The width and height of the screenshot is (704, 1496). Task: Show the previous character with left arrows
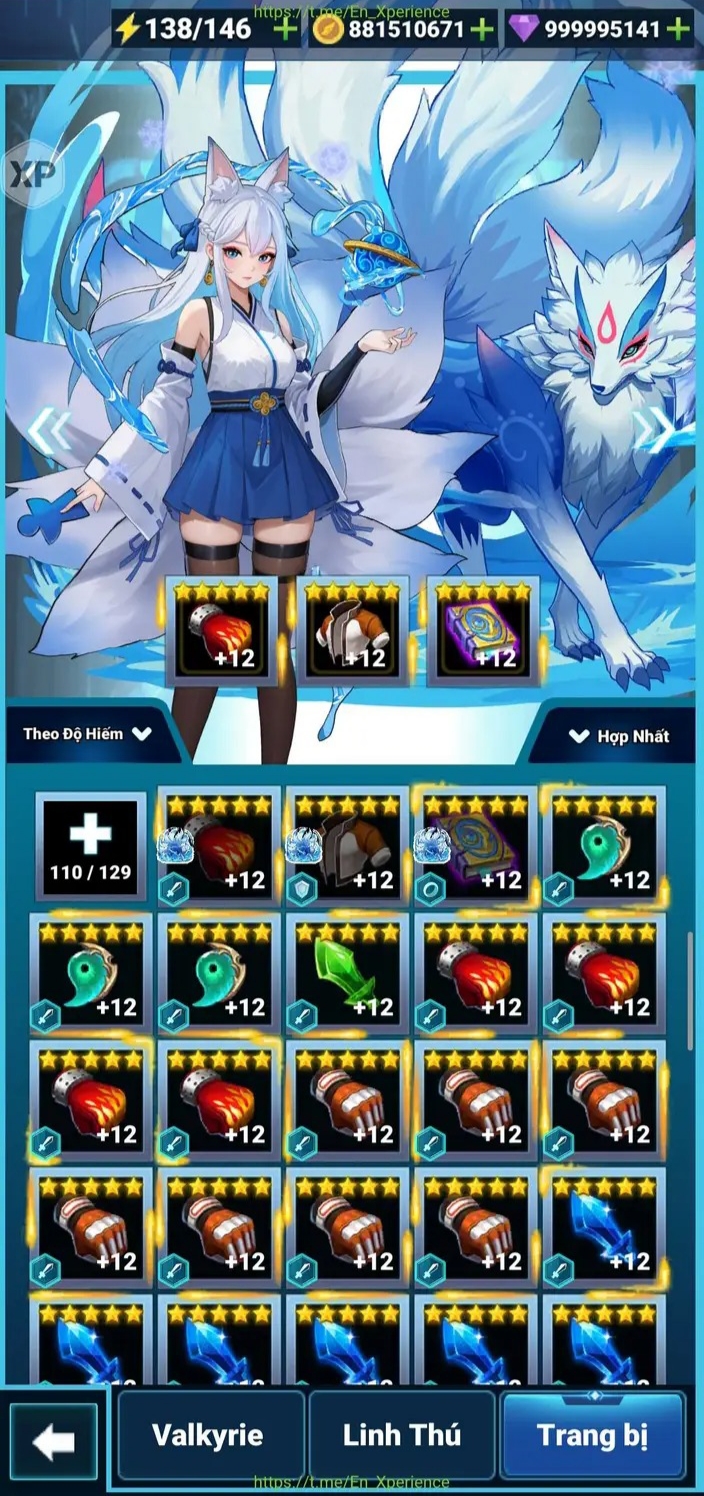[x=48, y=430]
